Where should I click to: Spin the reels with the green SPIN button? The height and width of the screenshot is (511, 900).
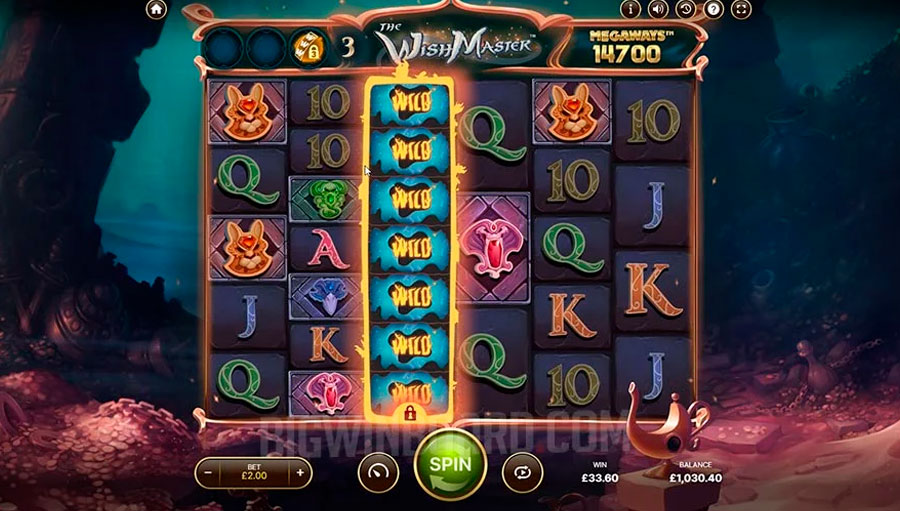click(449, 465)
